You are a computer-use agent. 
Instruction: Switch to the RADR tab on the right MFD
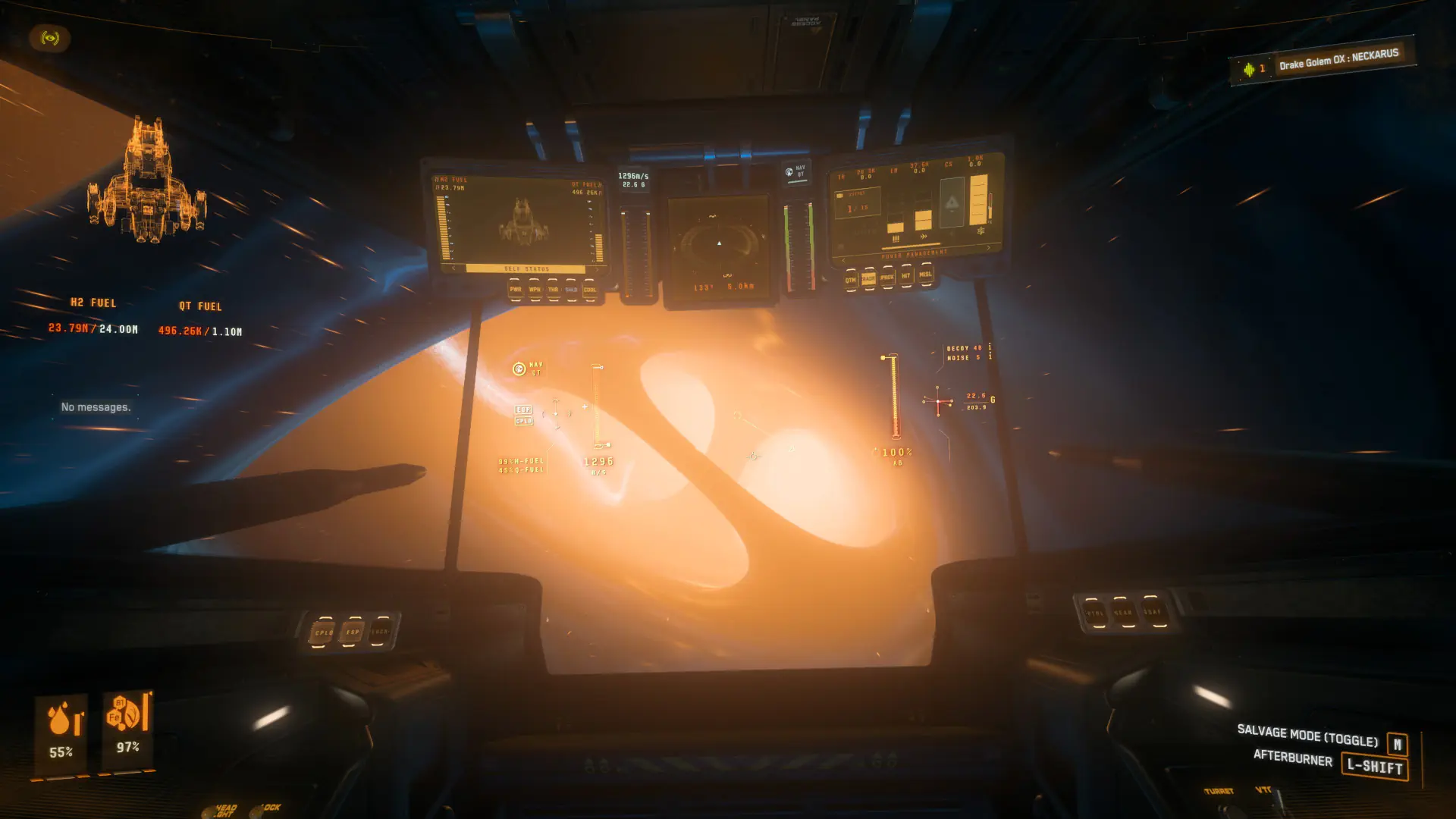[x=869, y=277]
